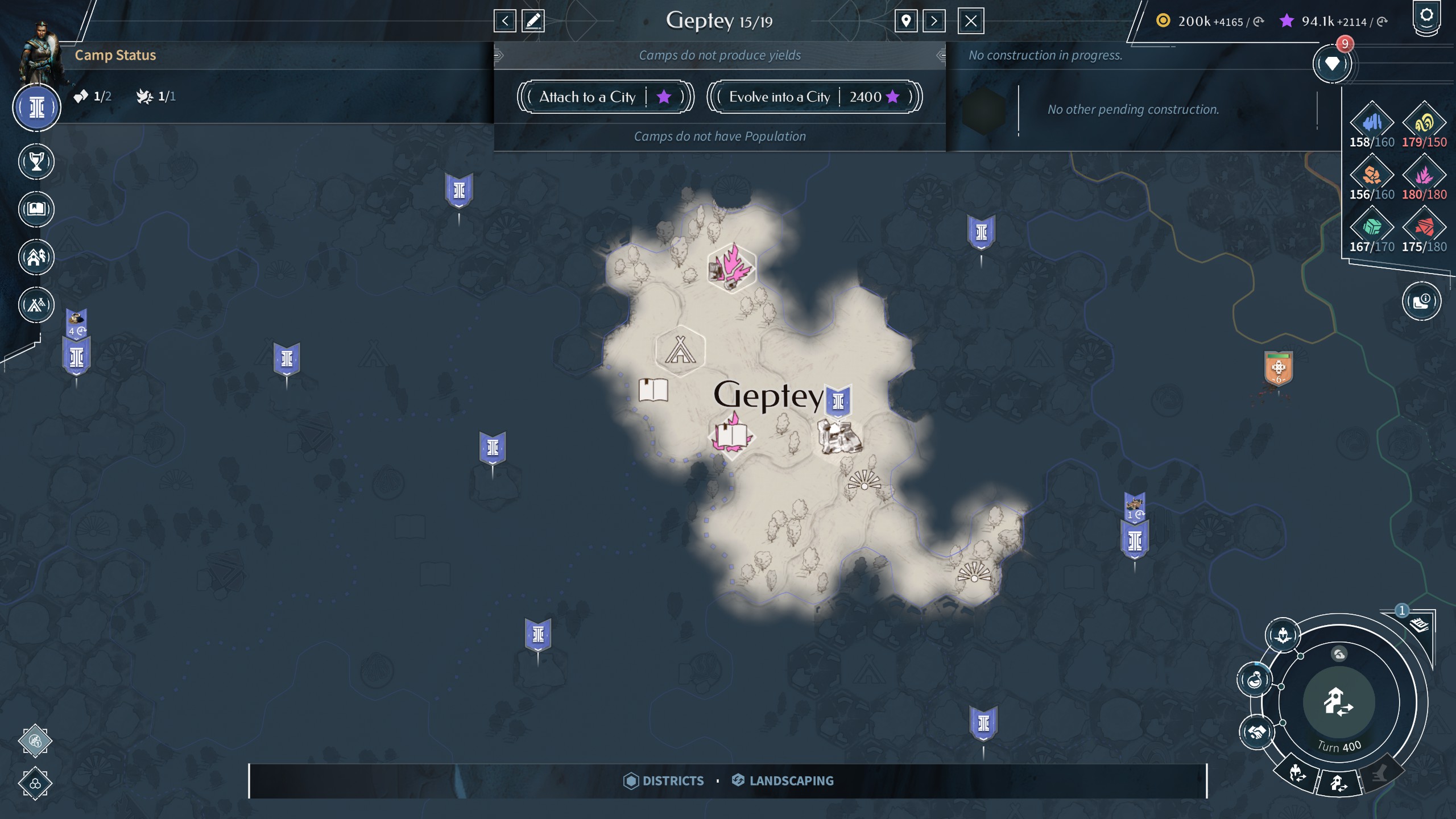The width and height of the screenshot is (1456, 819).
Task: Open the outposts list with the tent icon
Action: tap(37, 305)
